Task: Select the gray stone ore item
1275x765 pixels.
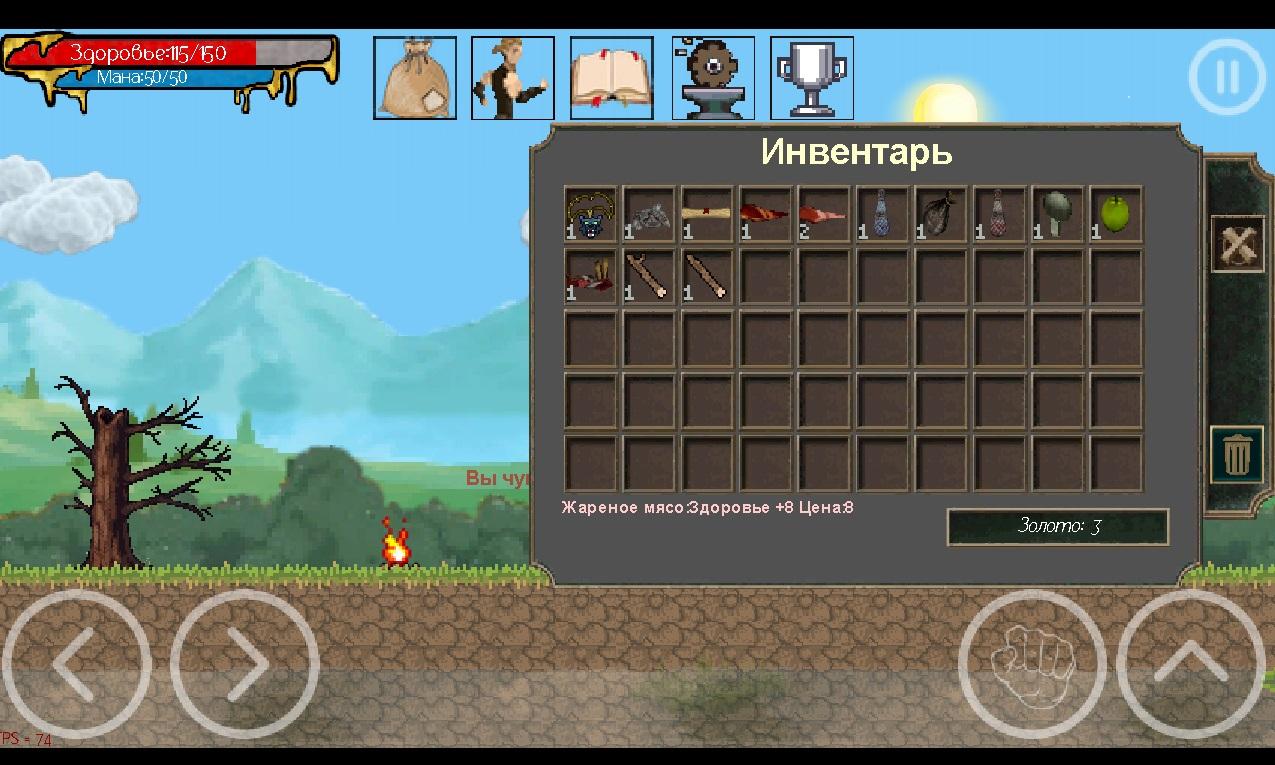Action: pos(649,214)
